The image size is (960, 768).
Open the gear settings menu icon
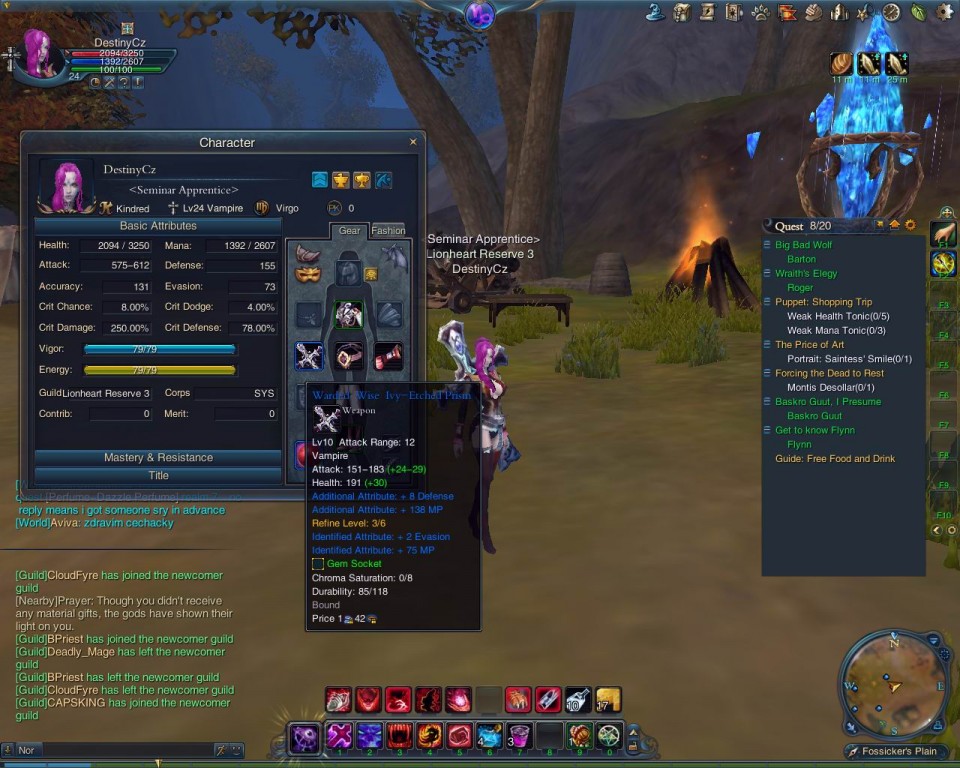[x=943, y=12]
